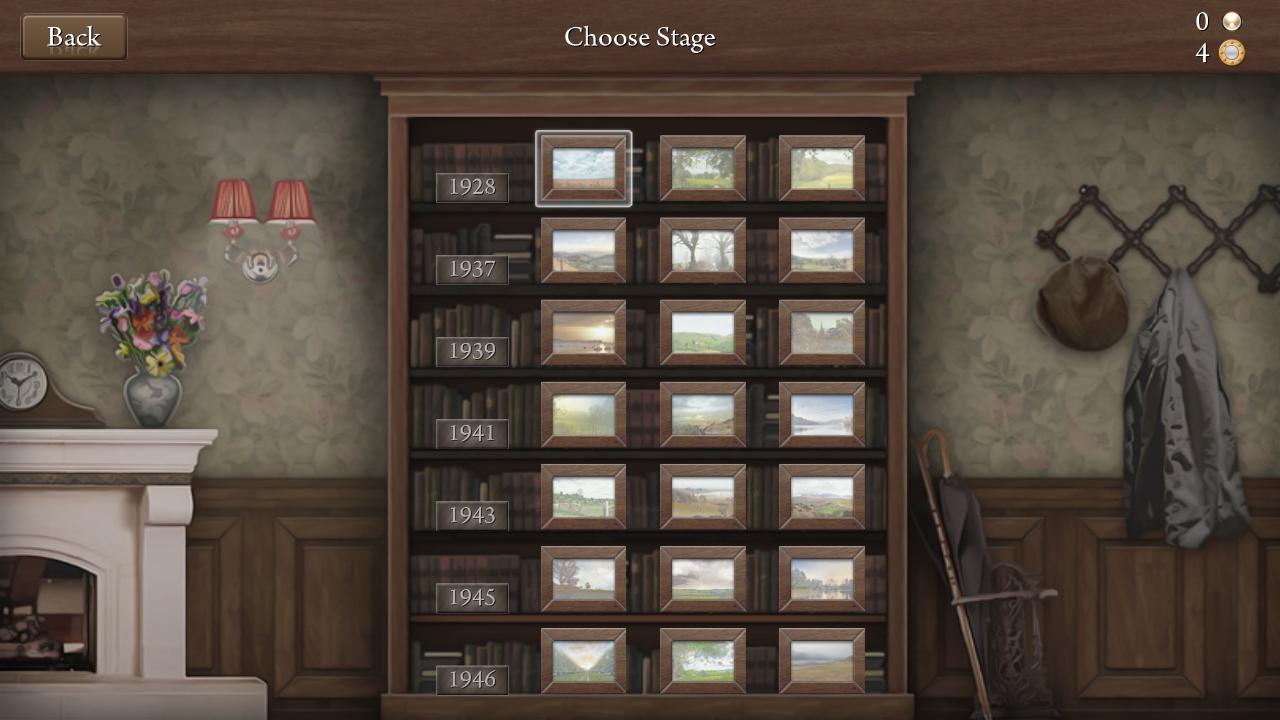Open the second painting in the 1928 shelf
Image resolution: width=1280 pixels, height=720 pixels.
[702, 168]
